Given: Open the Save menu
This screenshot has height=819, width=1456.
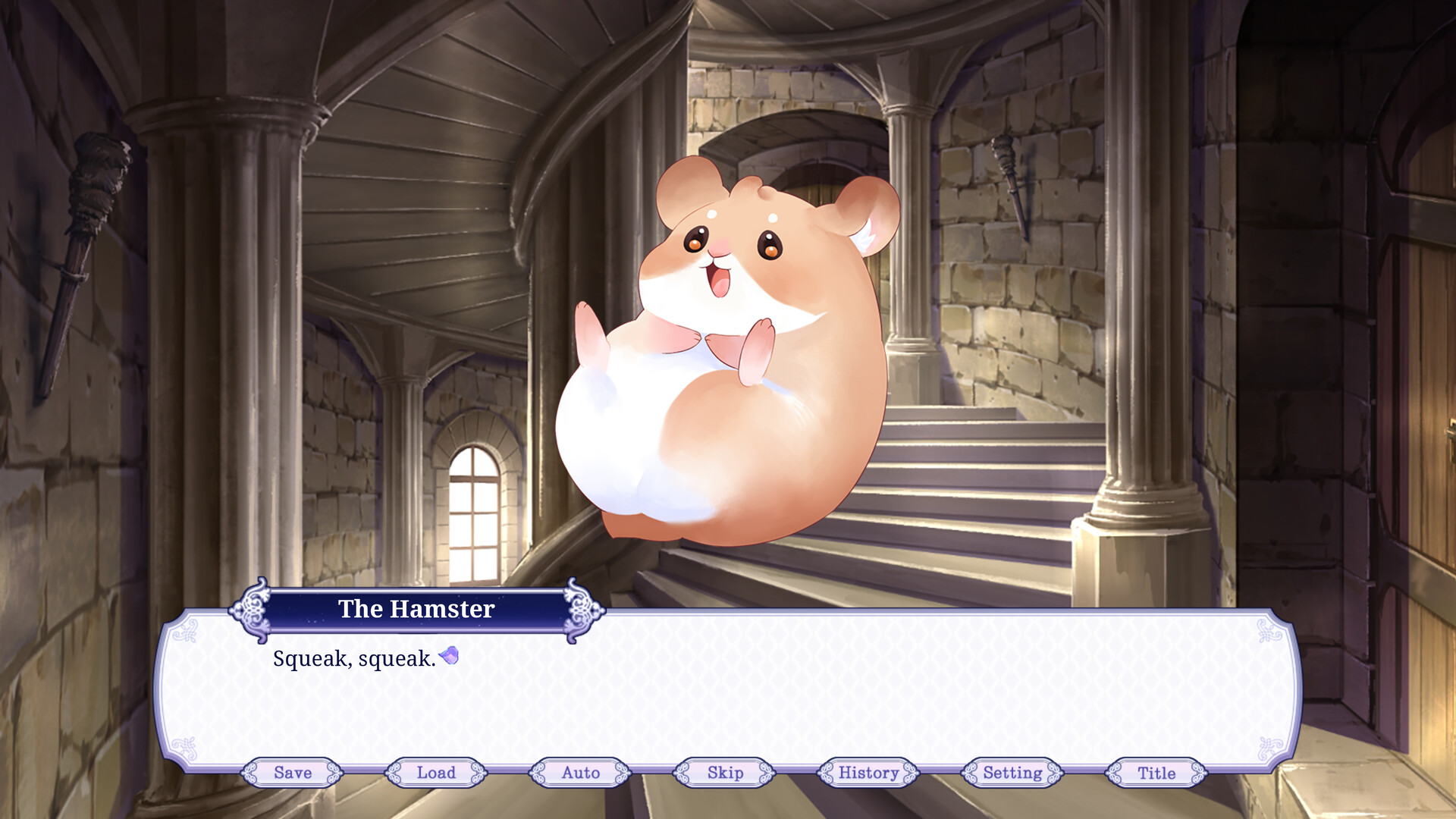Looking at the screenshot, I should tap(293, 773).
